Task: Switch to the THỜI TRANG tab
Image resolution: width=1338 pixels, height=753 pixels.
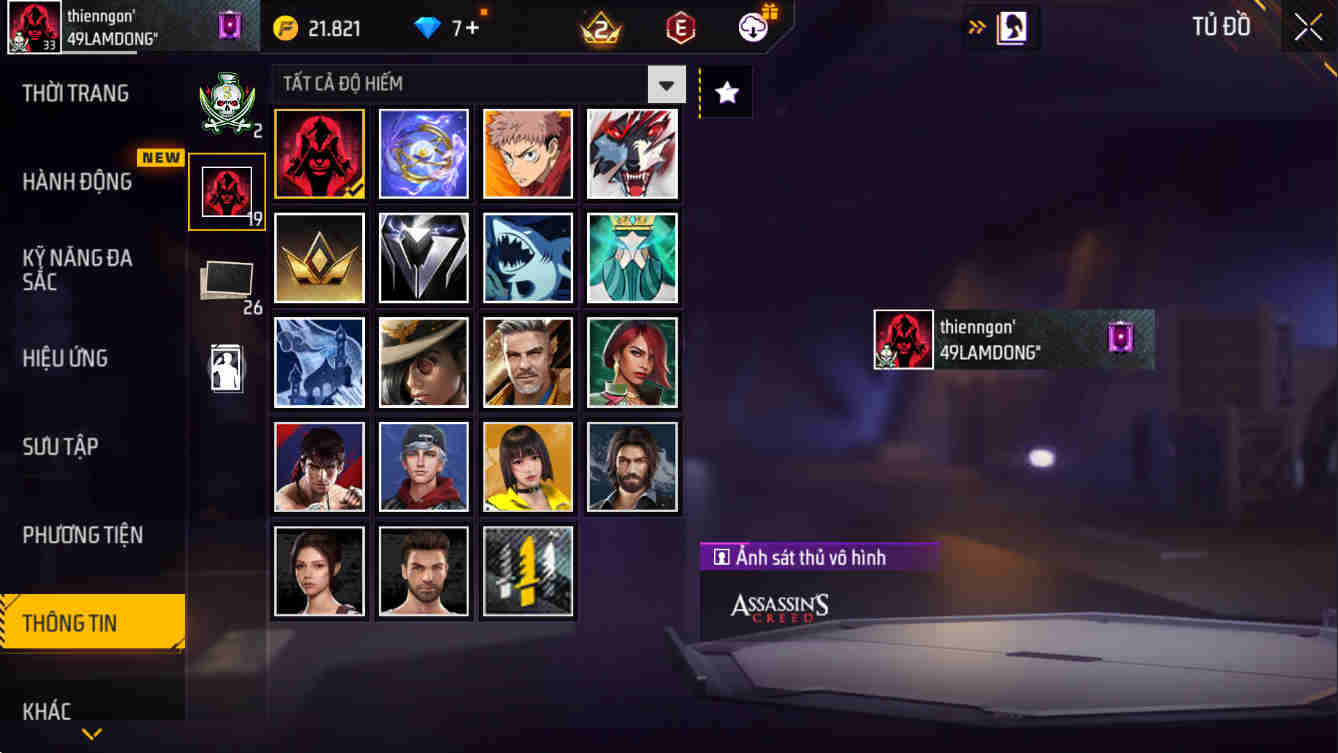Action: point(77,92)
